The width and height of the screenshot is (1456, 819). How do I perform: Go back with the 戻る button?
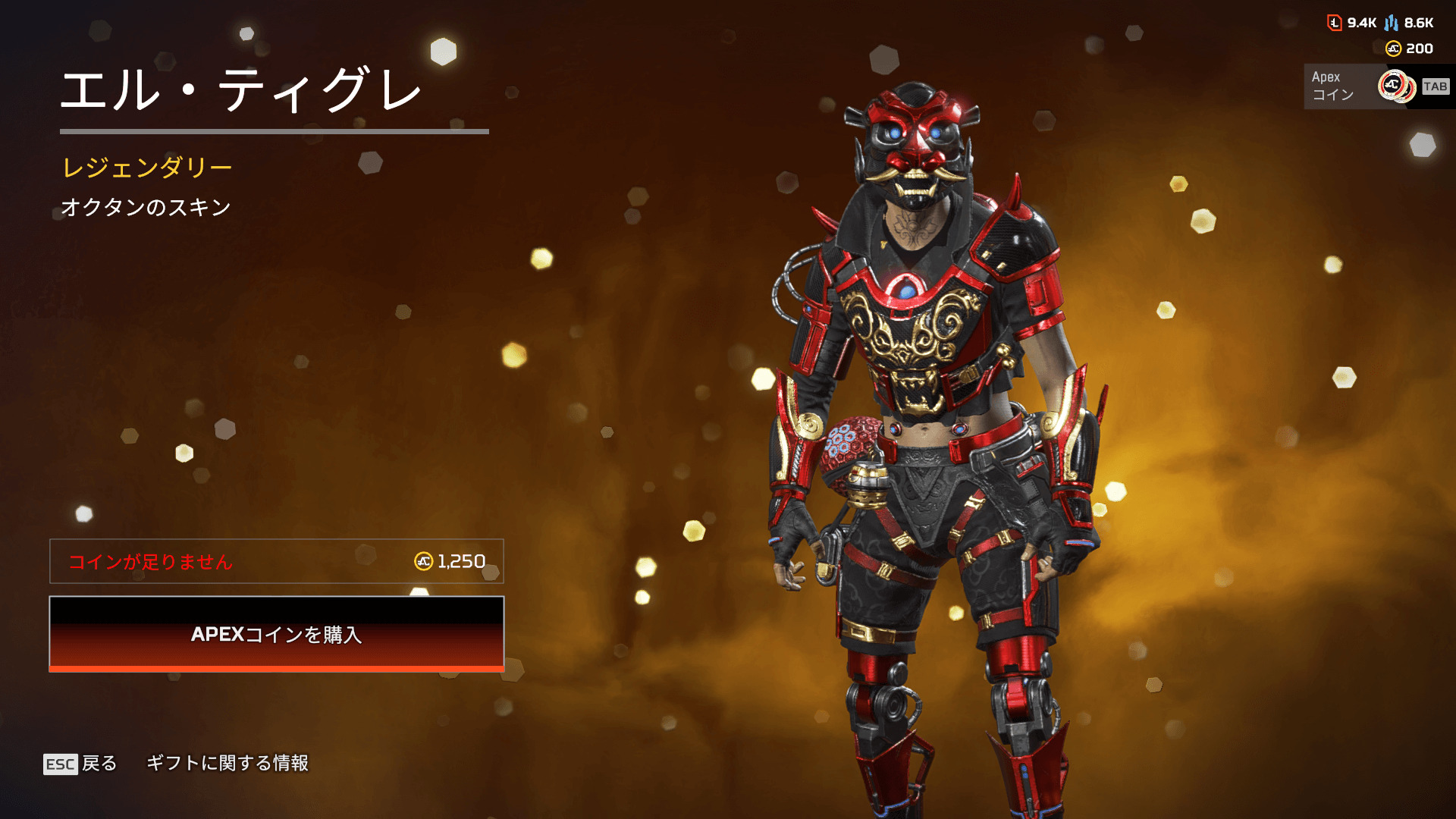click(x=80, y=763)
